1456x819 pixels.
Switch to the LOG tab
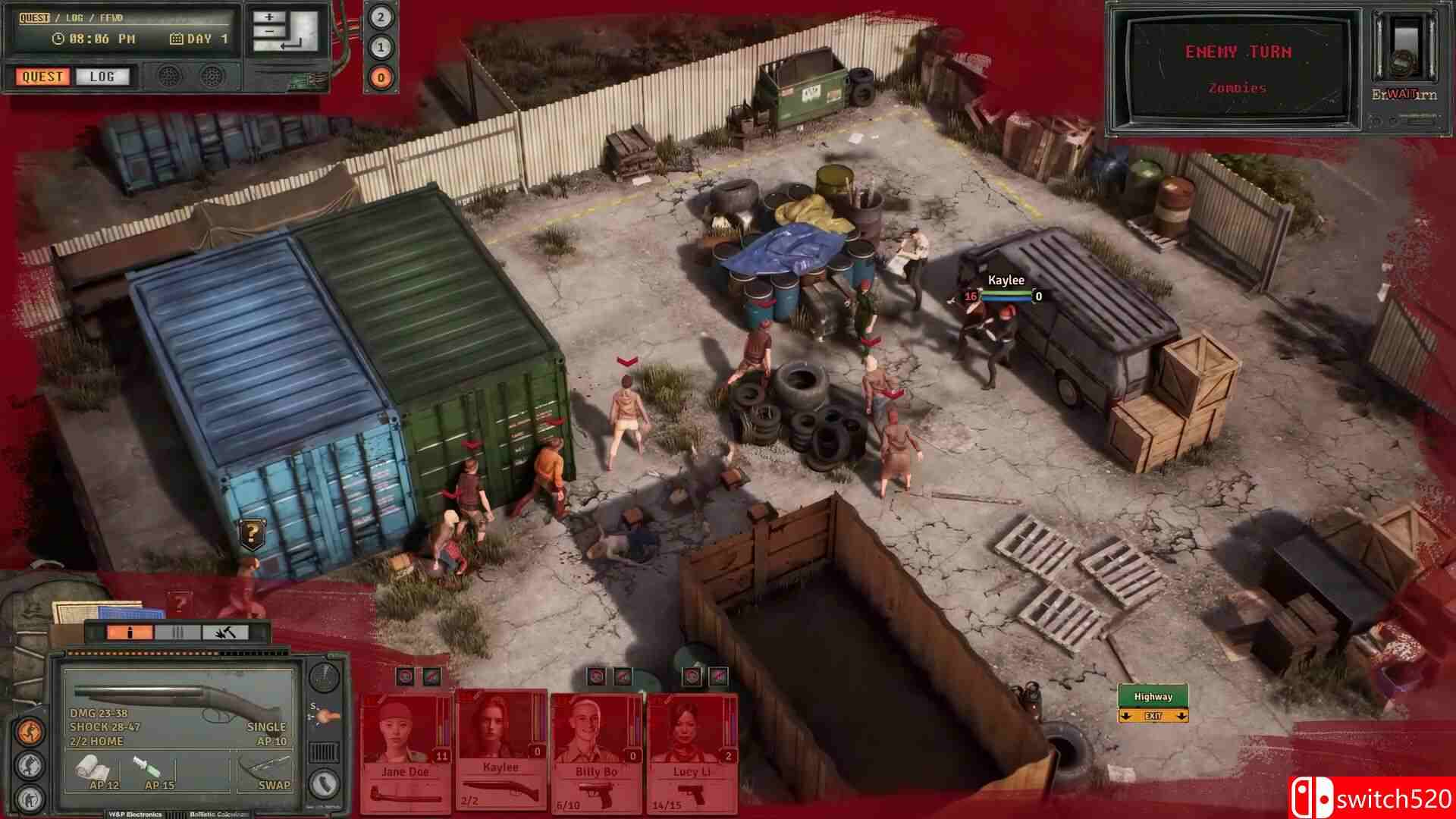tap(101, 77)
